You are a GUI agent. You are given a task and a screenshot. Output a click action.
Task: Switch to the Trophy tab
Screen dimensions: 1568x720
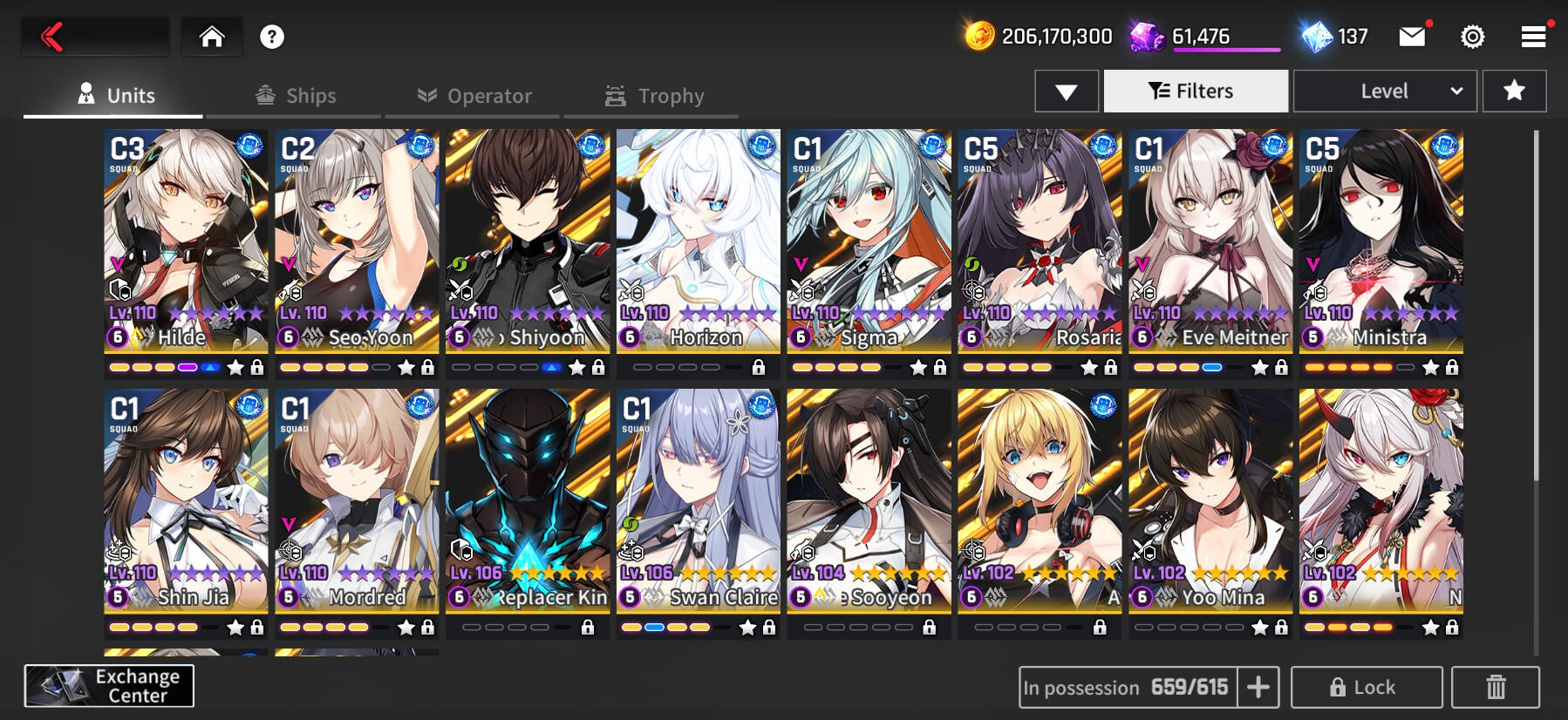coord(654,96)
